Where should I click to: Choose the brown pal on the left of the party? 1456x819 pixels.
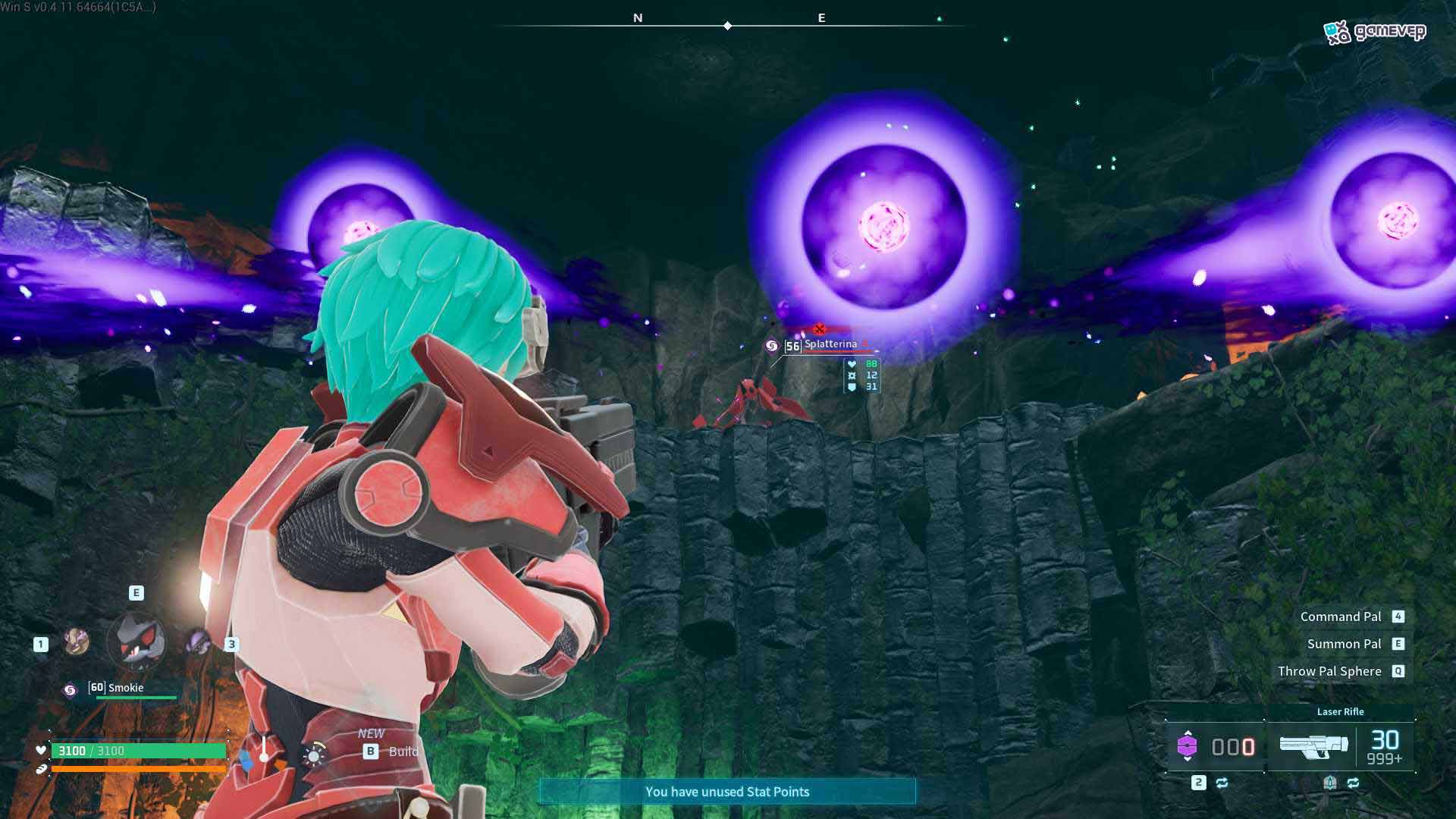[76, 642]
